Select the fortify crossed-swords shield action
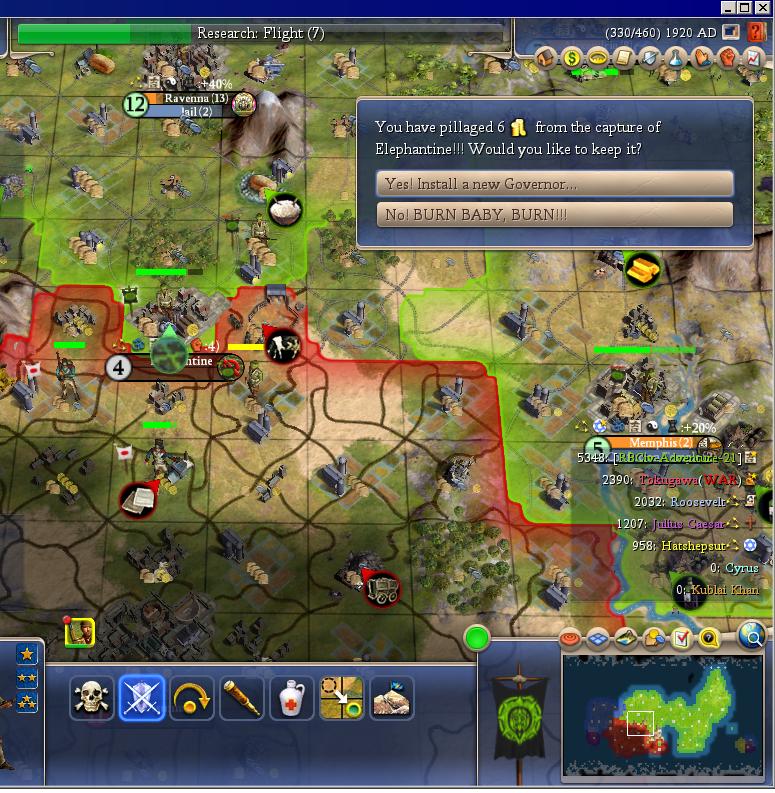The width and height of the screenshot is (775, 793). pos(142,698)
